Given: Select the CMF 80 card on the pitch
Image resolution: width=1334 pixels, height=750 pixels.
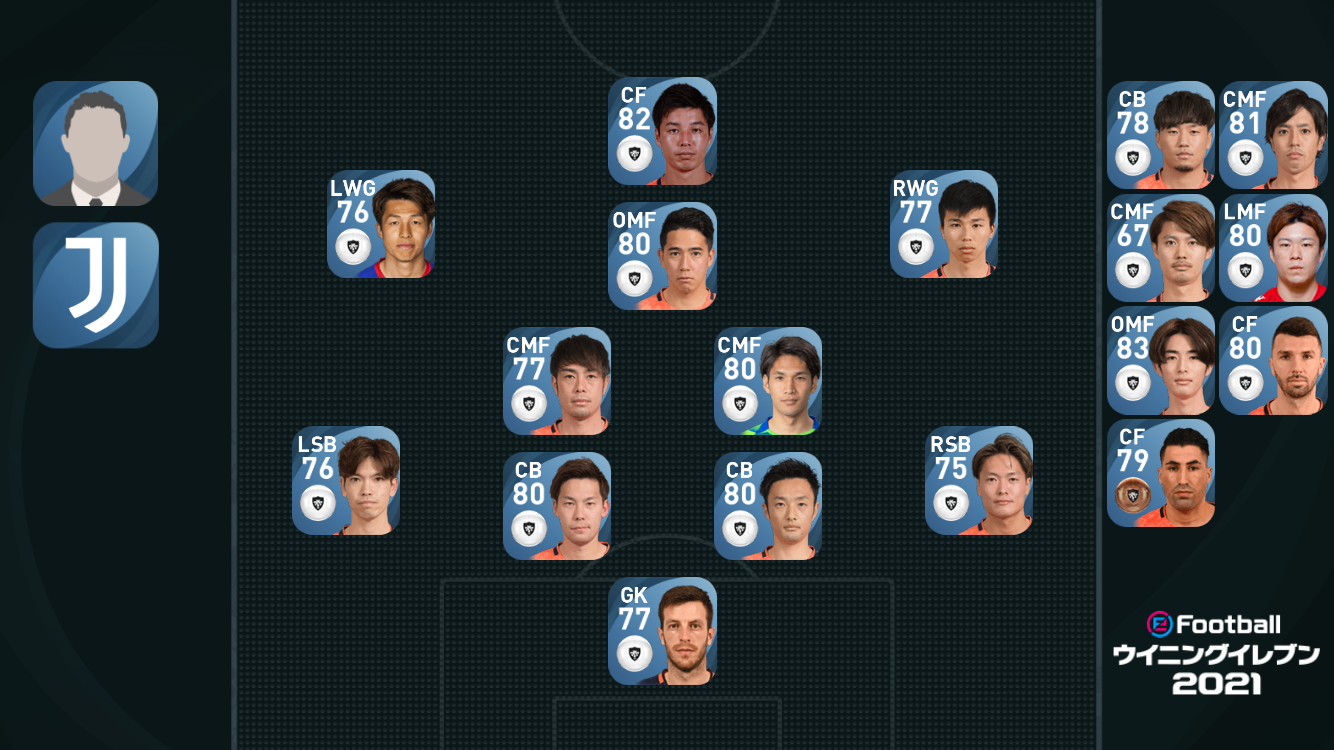Looking at the screenshot, I should pyautogui.click(x=768, y=381).
